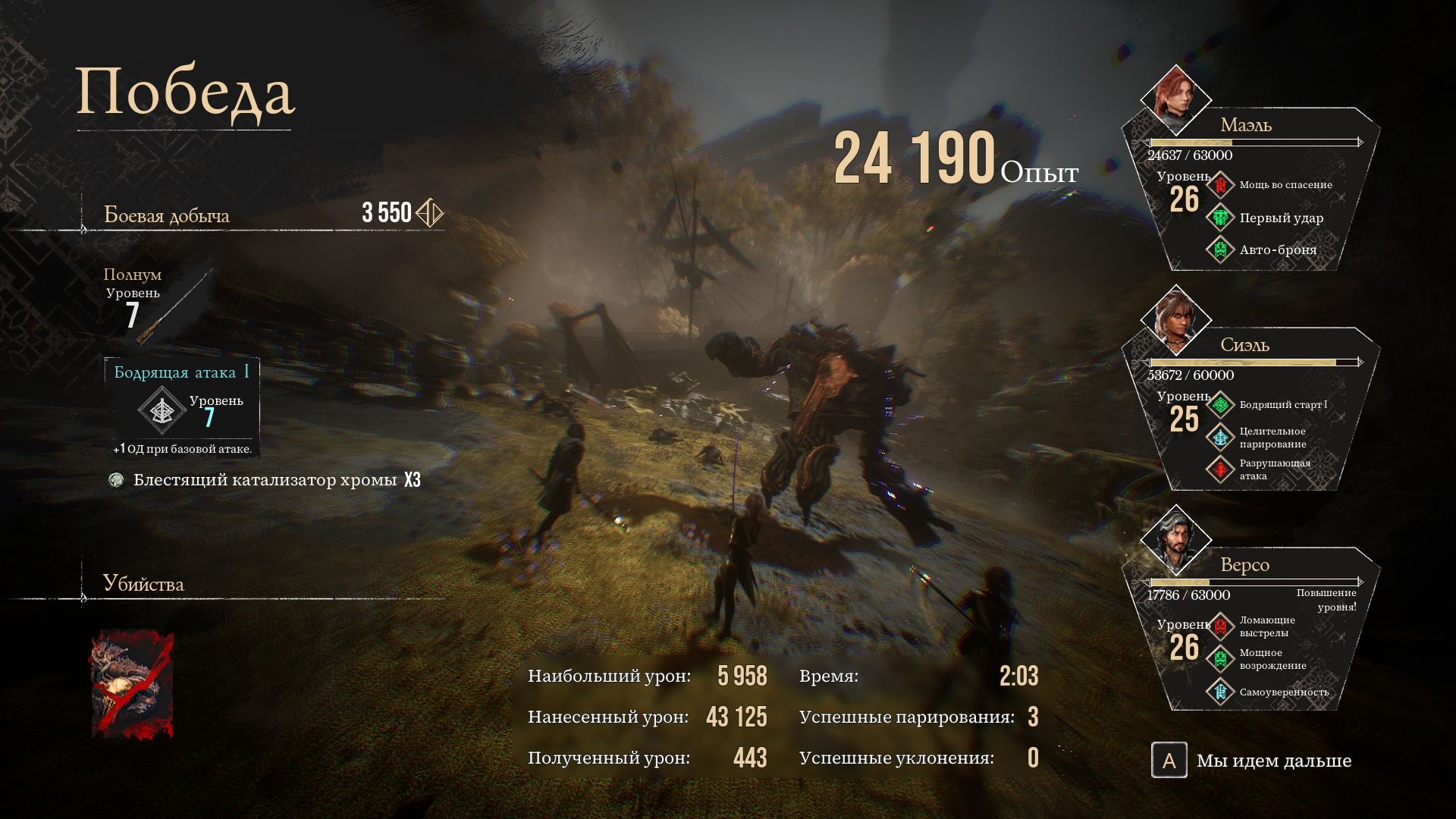Click the Самоуверенность picto icon
The image size is (1456, 819).
(1221, 692)
